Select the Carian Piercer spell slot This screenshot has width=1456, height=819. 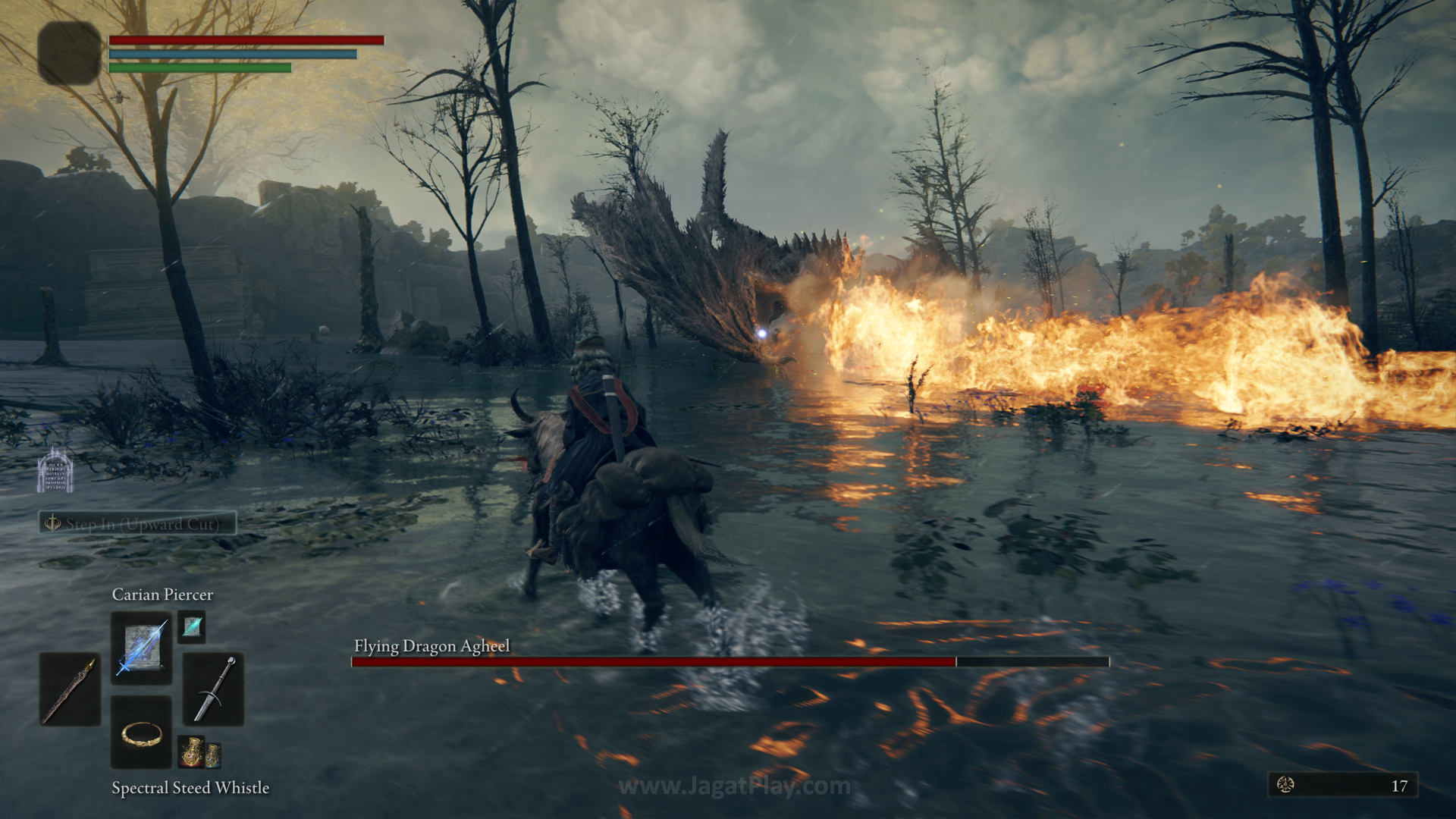pos(141,647)
